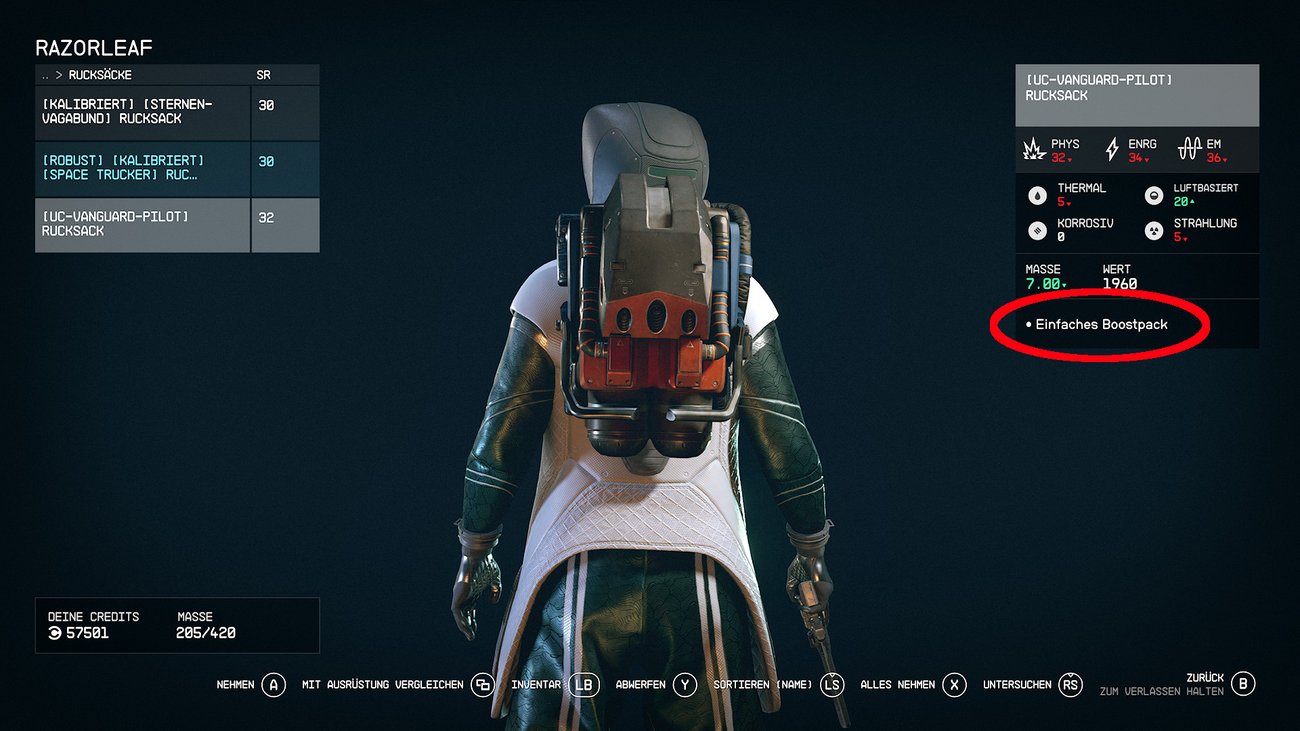Sort the list by the SR column header
This screenshot has width=1300, height=731.
tap(263, 75)
